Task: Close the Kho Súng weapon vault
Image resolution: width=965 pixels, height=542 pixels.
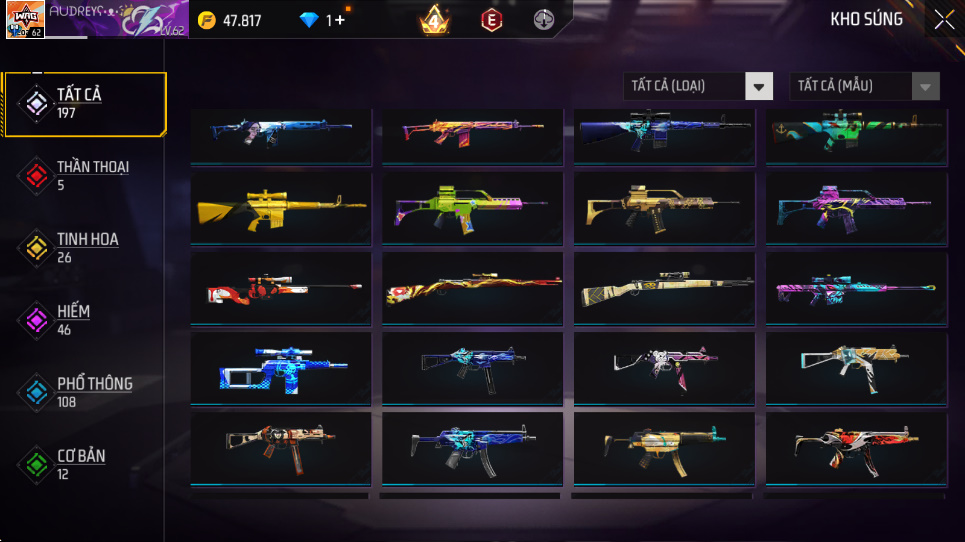Action: pyautogui.click(x=944, y=20)
